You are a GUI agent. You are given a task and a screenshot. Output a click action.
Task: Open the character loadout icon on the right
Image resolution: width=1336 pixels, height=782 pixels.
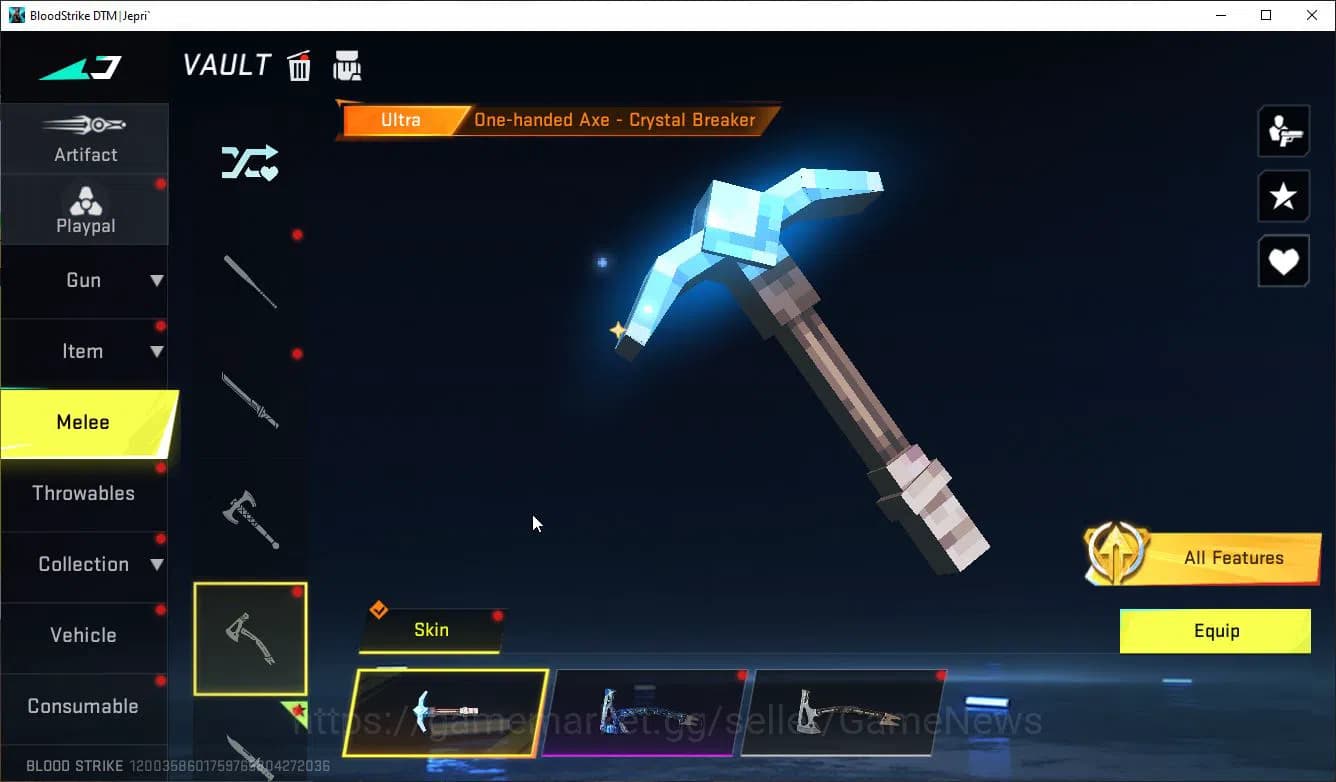(1284, 131)
